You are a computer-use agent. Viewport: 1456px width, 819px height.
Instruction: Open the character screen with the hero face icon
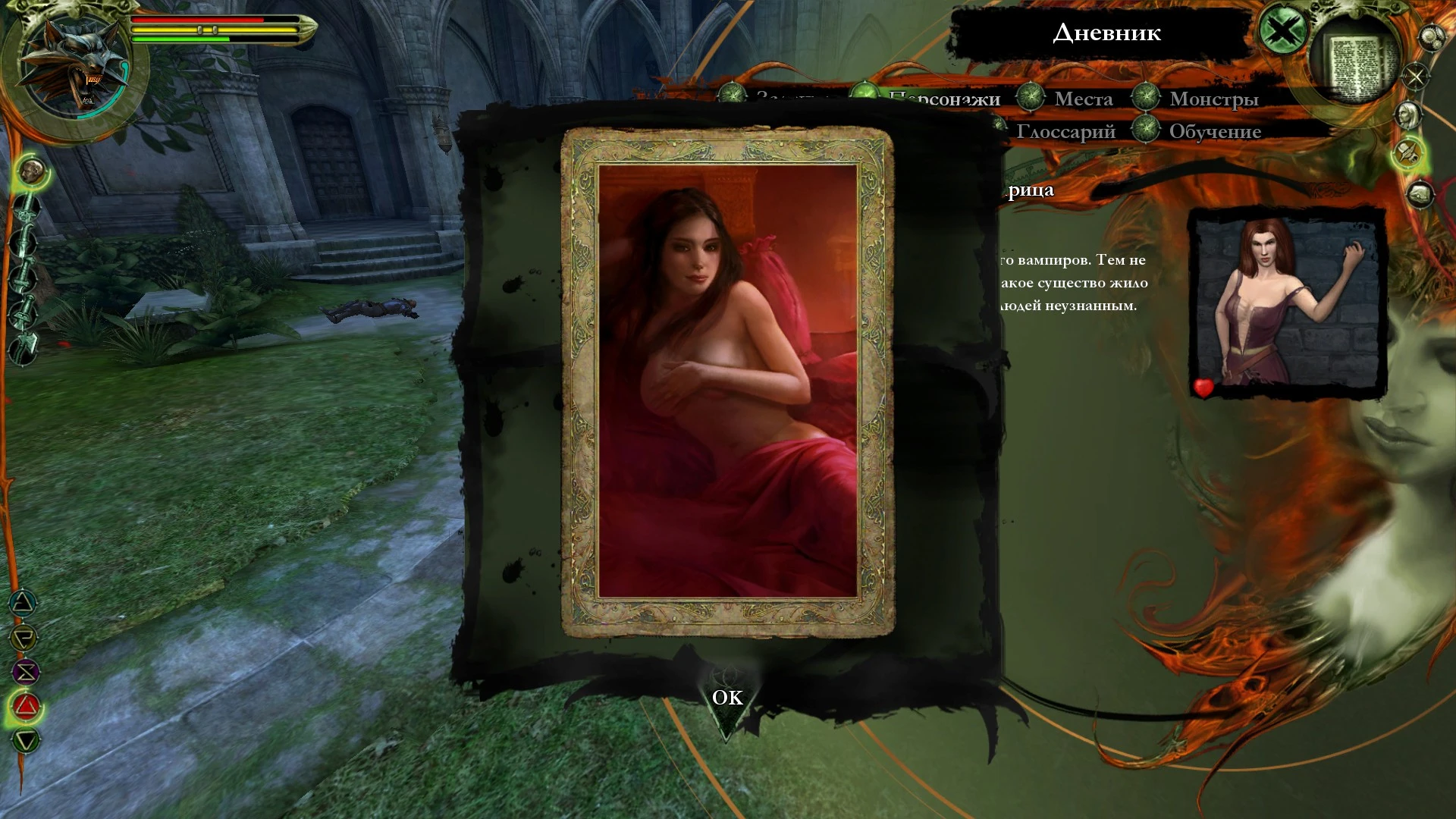coord(1407,115)
